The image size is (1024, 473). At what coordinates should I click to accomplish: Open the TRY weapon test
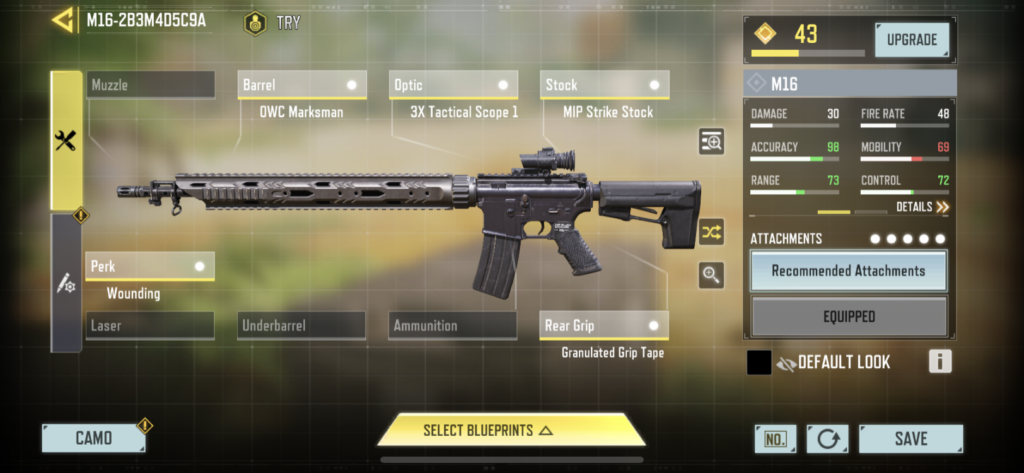(x=273, y=22)
